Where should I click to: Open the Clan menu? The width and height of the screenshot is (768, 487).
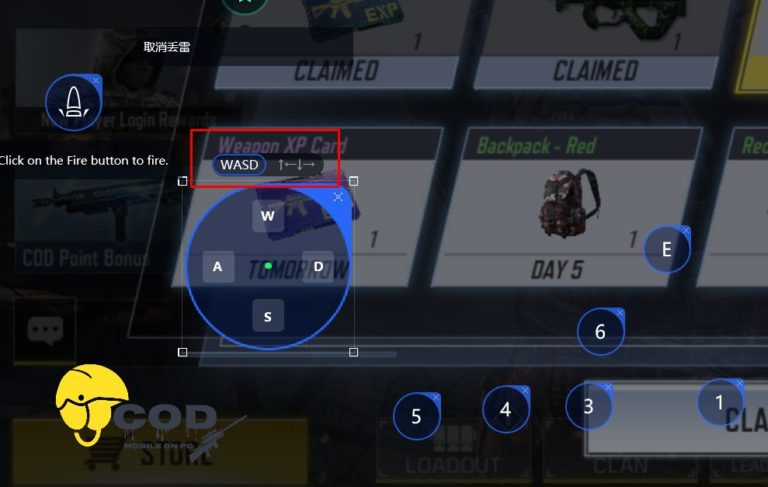620,462
